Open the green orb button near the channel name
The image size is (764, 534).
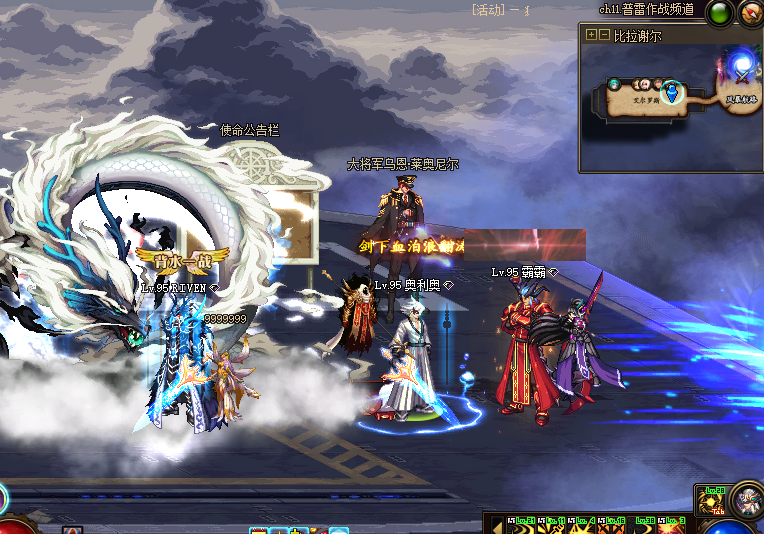[x=719, y=13]
